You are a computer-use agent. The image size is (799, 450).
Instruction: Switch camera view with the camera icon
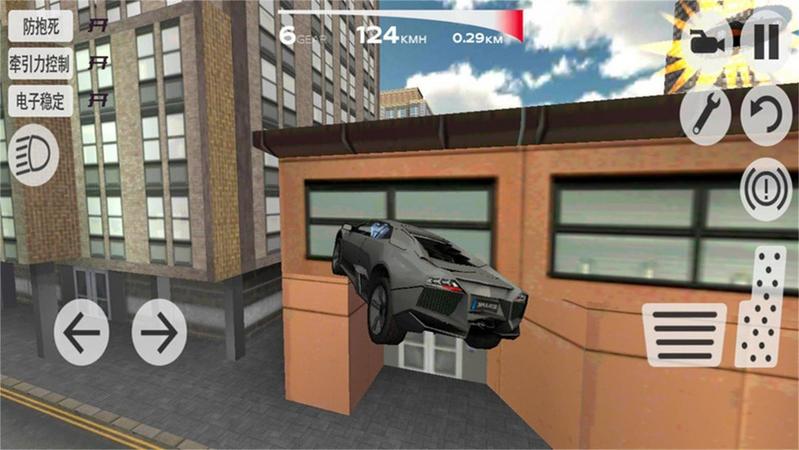click(x=706, y=44)
